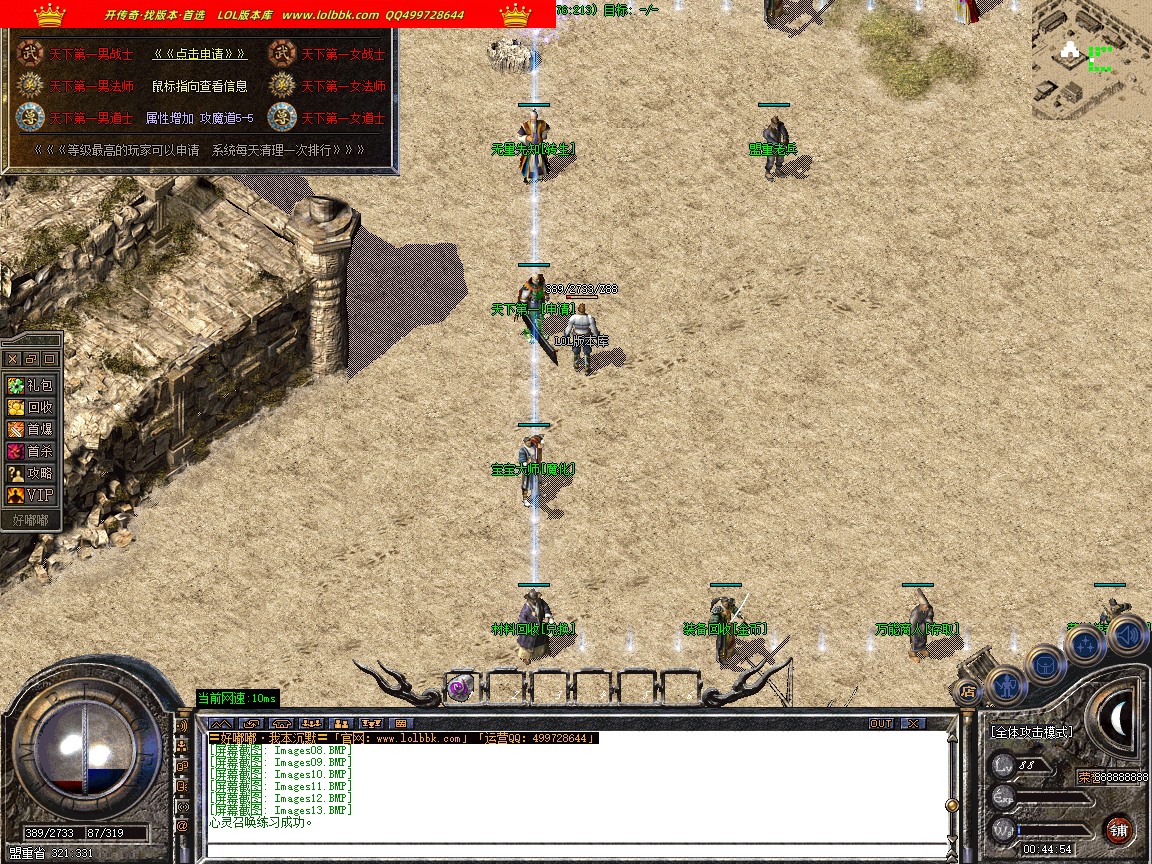
Task: Show the 首杀 first-kill list
Action: point(31,451)
